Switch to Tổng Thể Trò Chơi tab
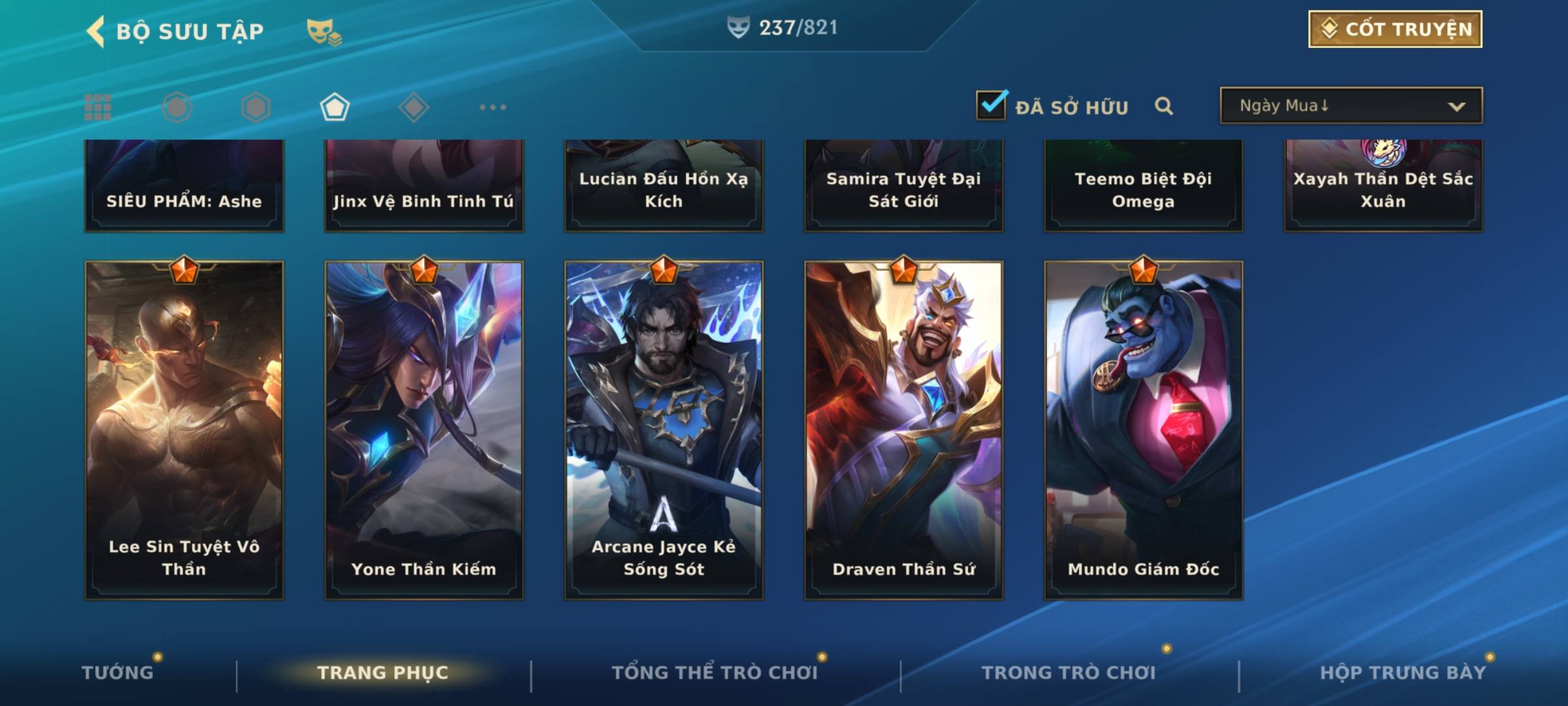Image resolution: width=1568 pixels, height=706 pixels. [714, 672]
